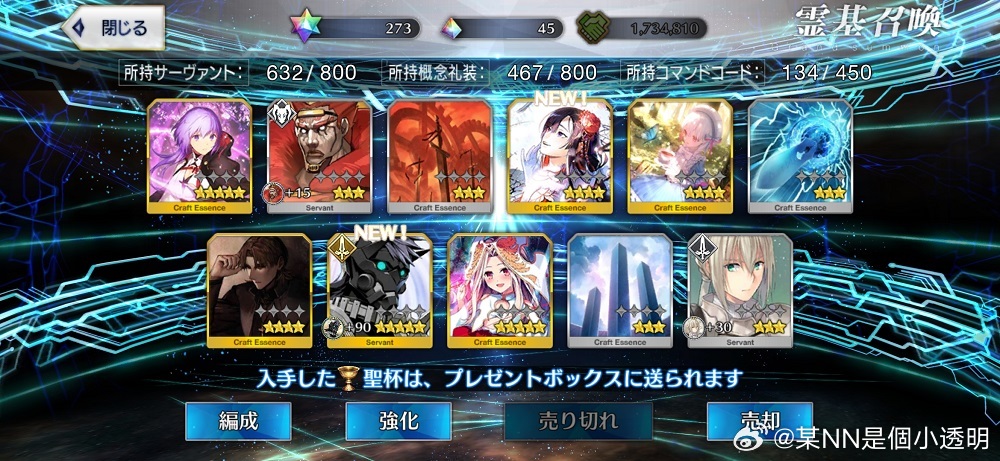Open the 編成 formation menu
Viewport: 1000px width, 461px height.
[x=238, y=421]
